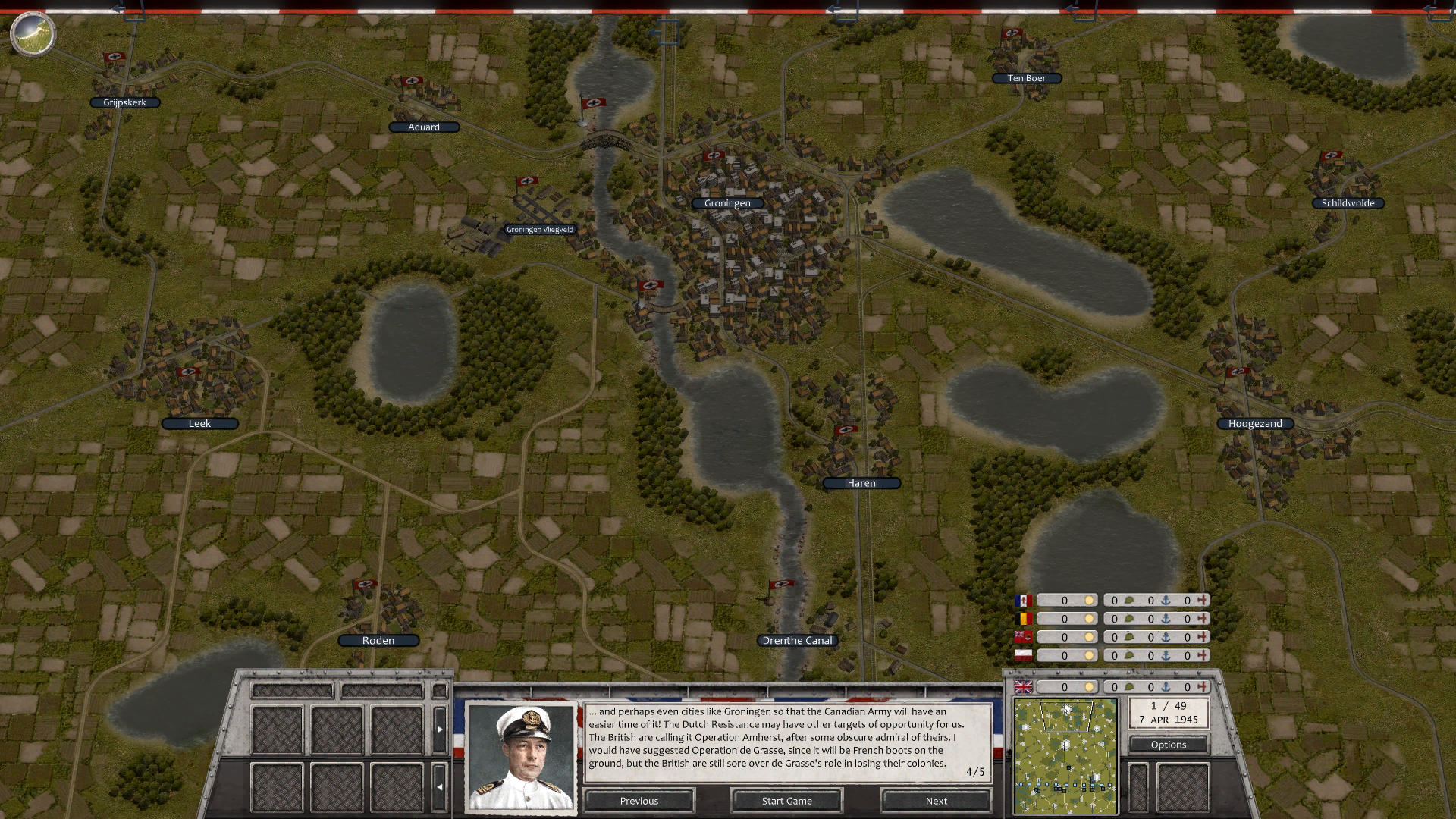Click the yellow prestige coin icon in the Belgian row
Screen dimensions: 1456x819
[x=1090, y=619]
